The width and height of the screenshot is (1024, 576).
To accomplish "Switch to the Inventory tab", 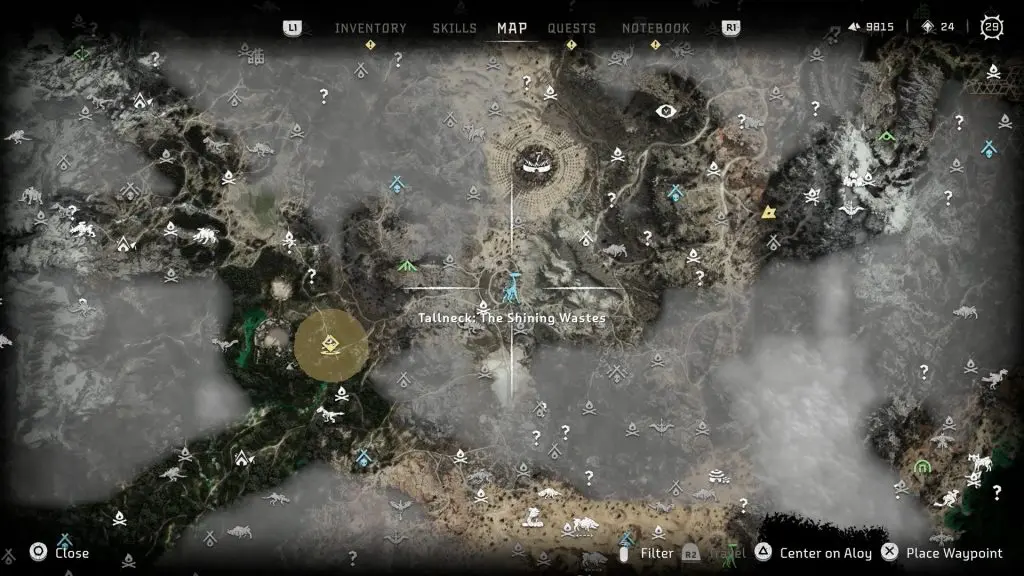I will 370,28.
